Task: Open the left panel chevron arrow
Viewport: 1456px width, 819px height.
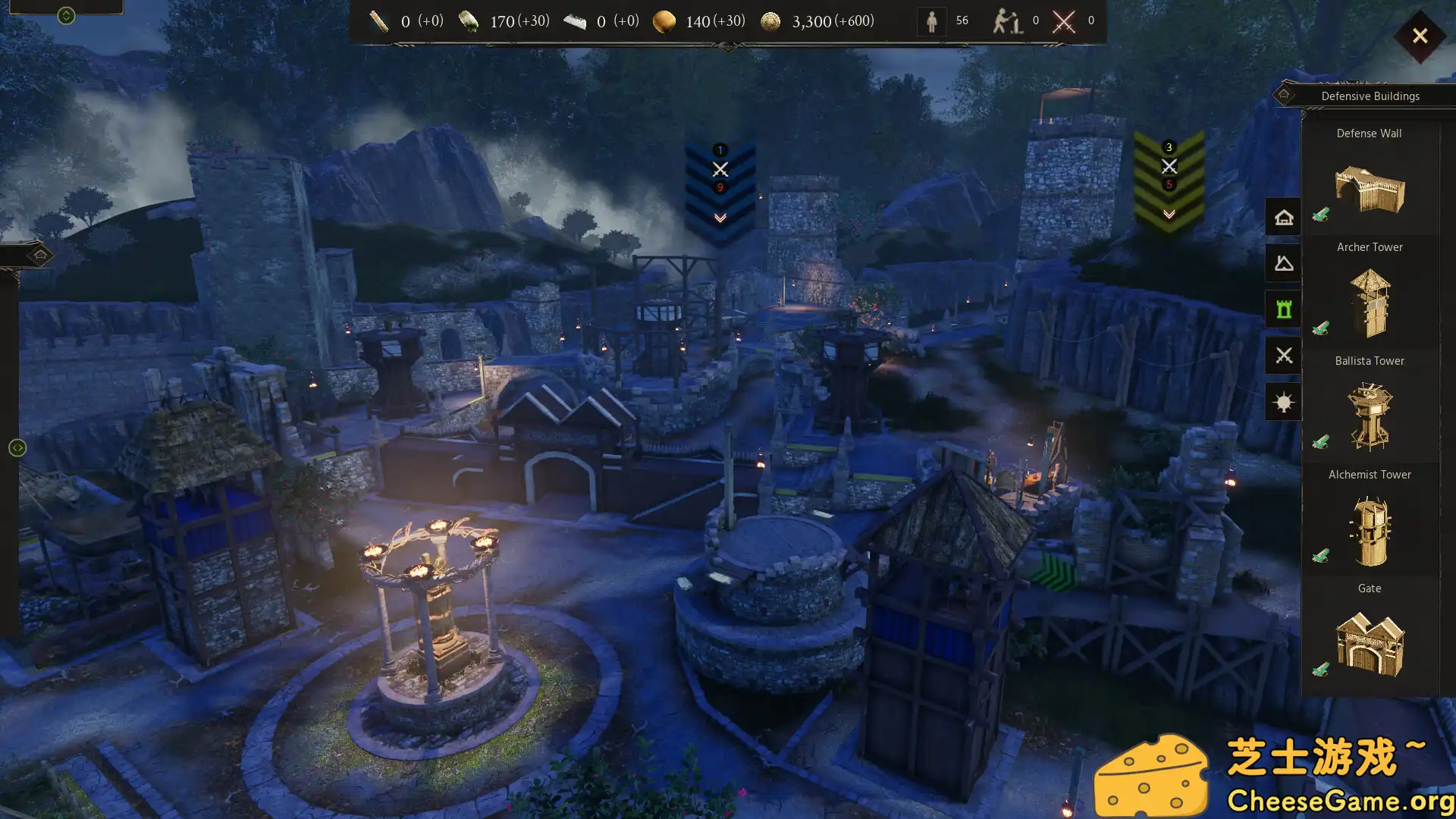Action: (17, 447)
